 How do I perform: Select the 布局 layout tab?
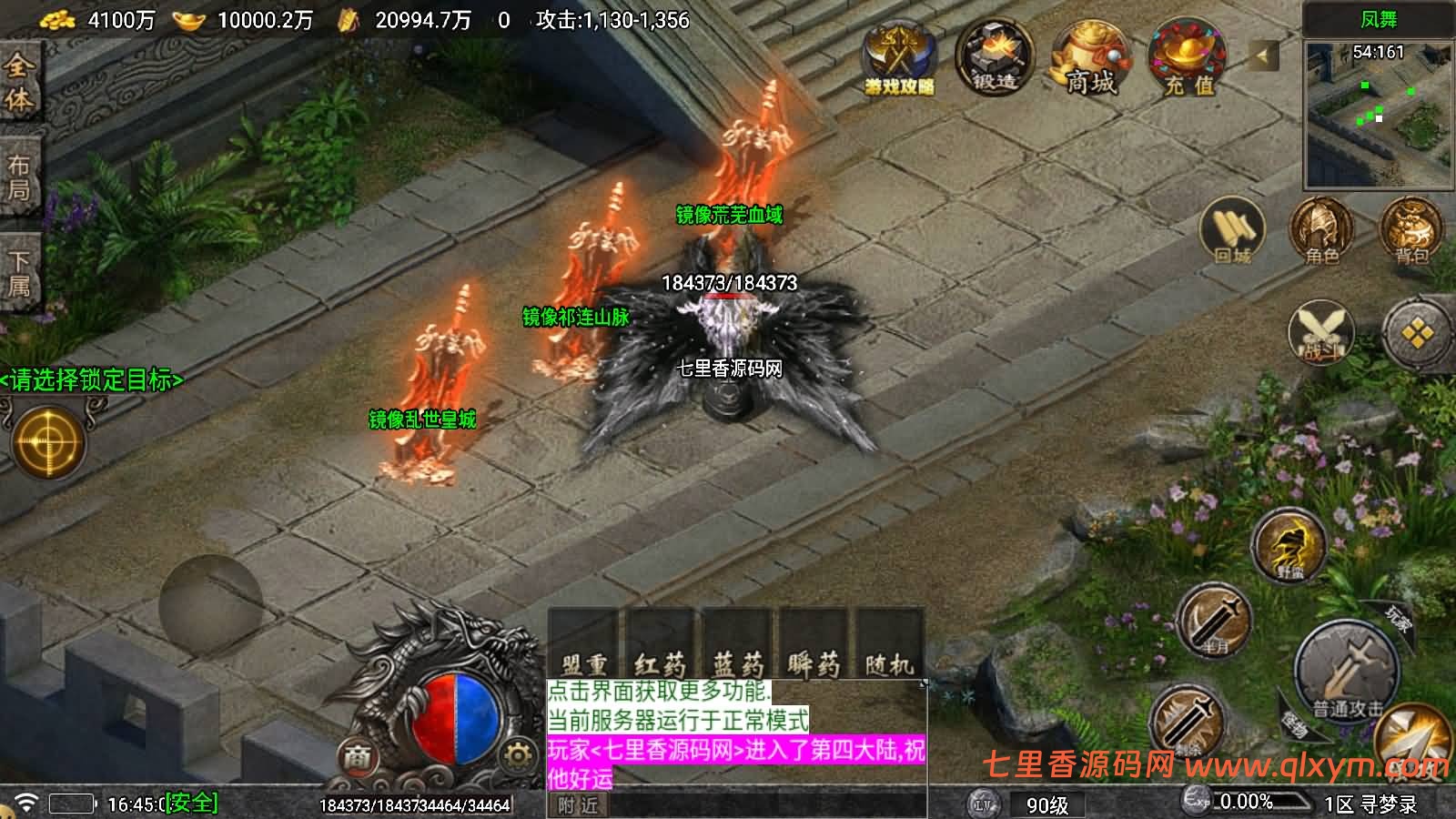pyautogui.click(x=19, y=177)
